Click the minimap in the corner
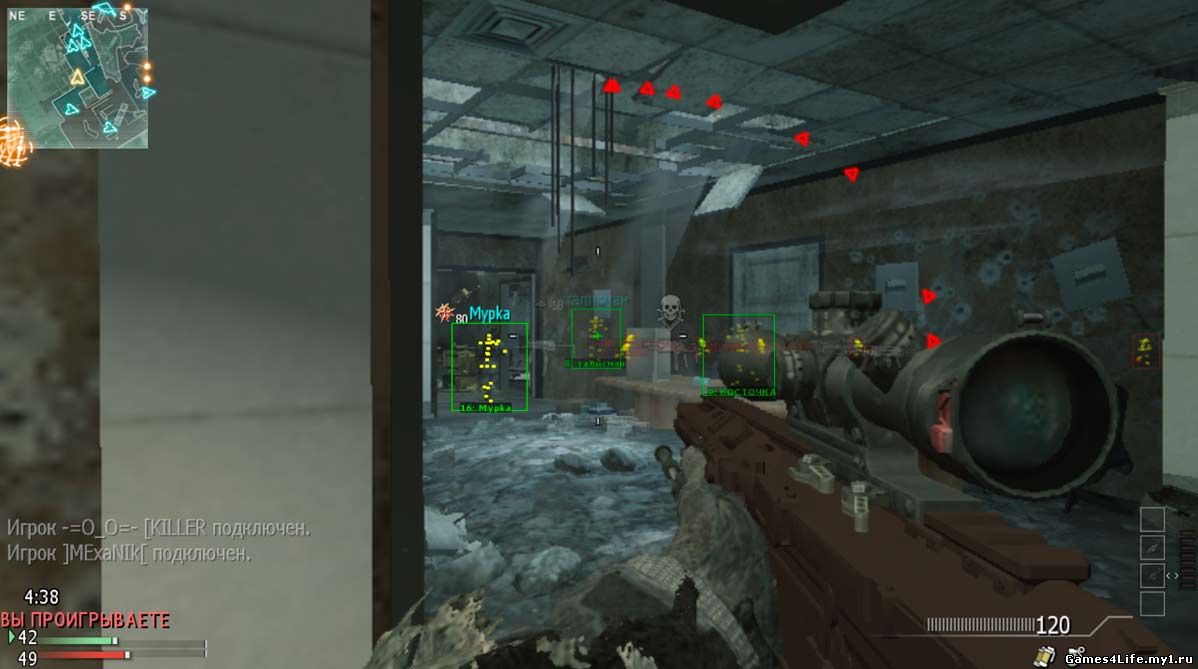The width and height of the screenshot is (1198, 669). pos(78,78)
